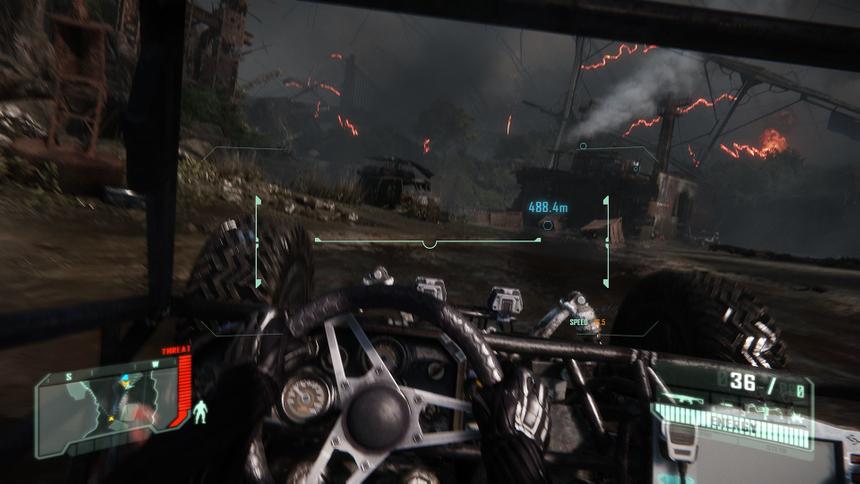Select the equipped rifle weapon icon

point(681,399)
